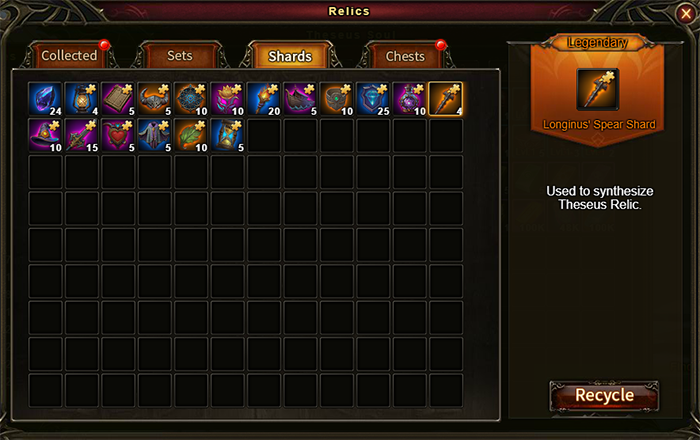Show the Chests tab
This screenshot has width=700, height=440.
405,56
